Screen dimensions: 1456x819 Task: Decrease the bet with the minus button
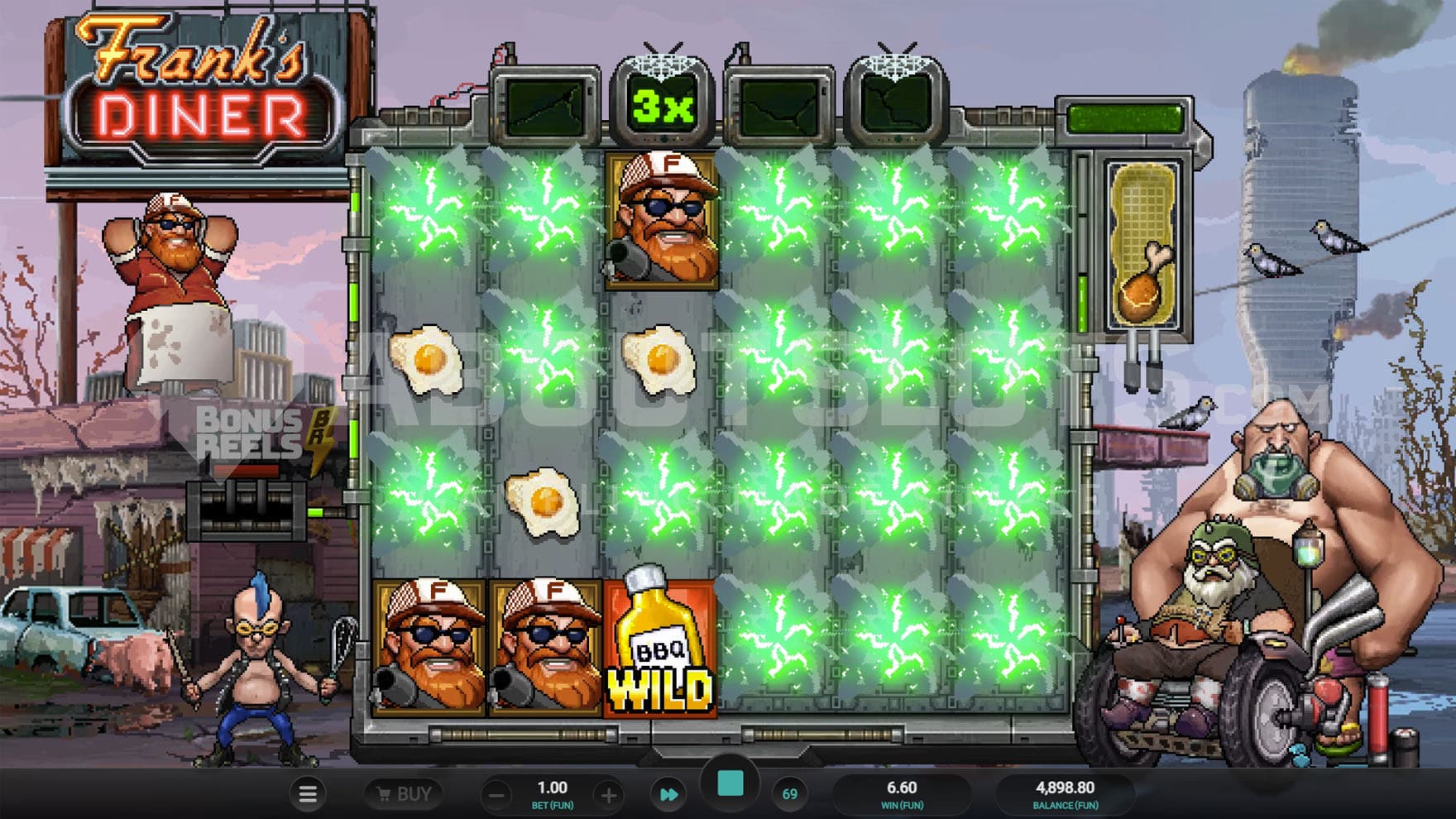[x=497, y=796]
